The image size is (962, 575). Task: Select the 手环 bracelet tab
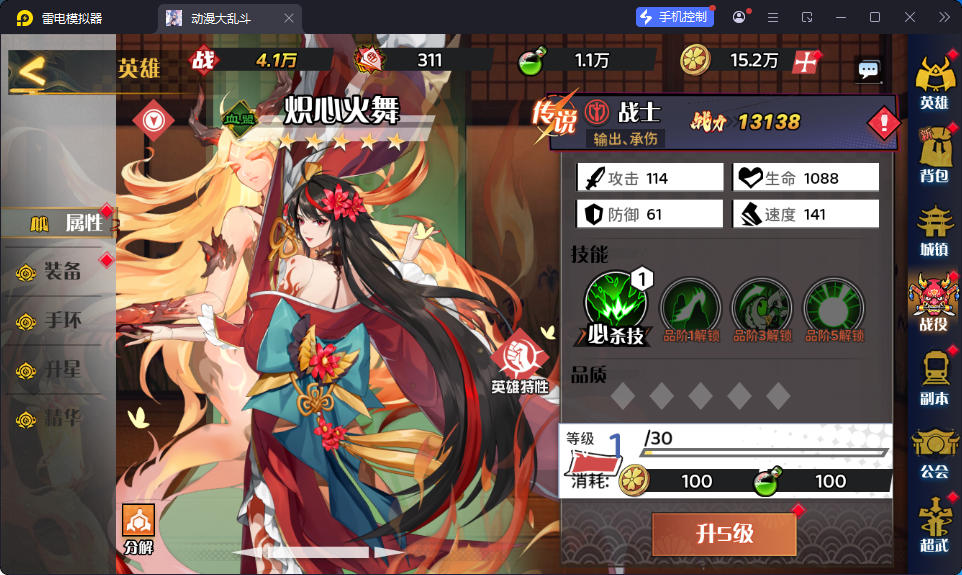[x=58, y=321]
